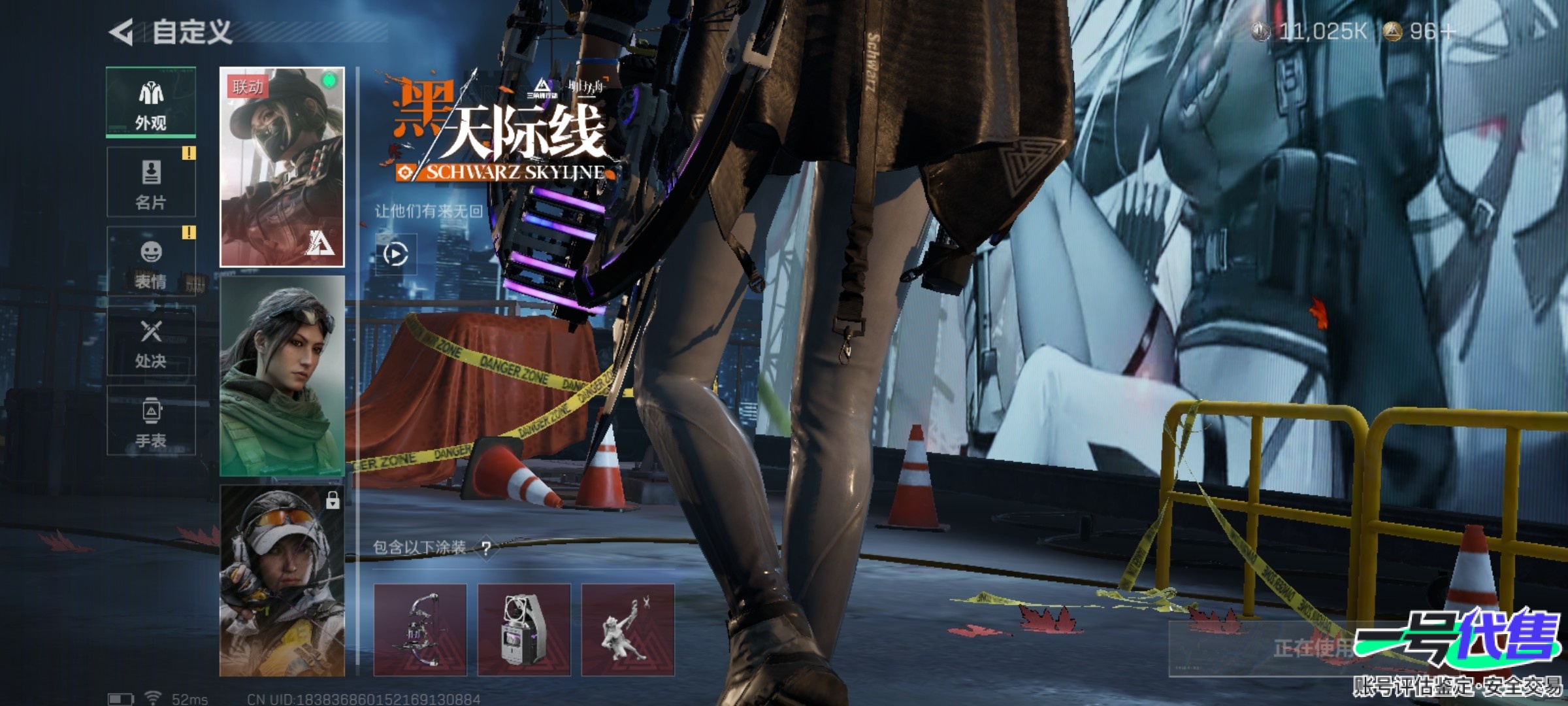Open the 处决 execution tab
The width and height of the screenshot is (1568, 706).
151,342
